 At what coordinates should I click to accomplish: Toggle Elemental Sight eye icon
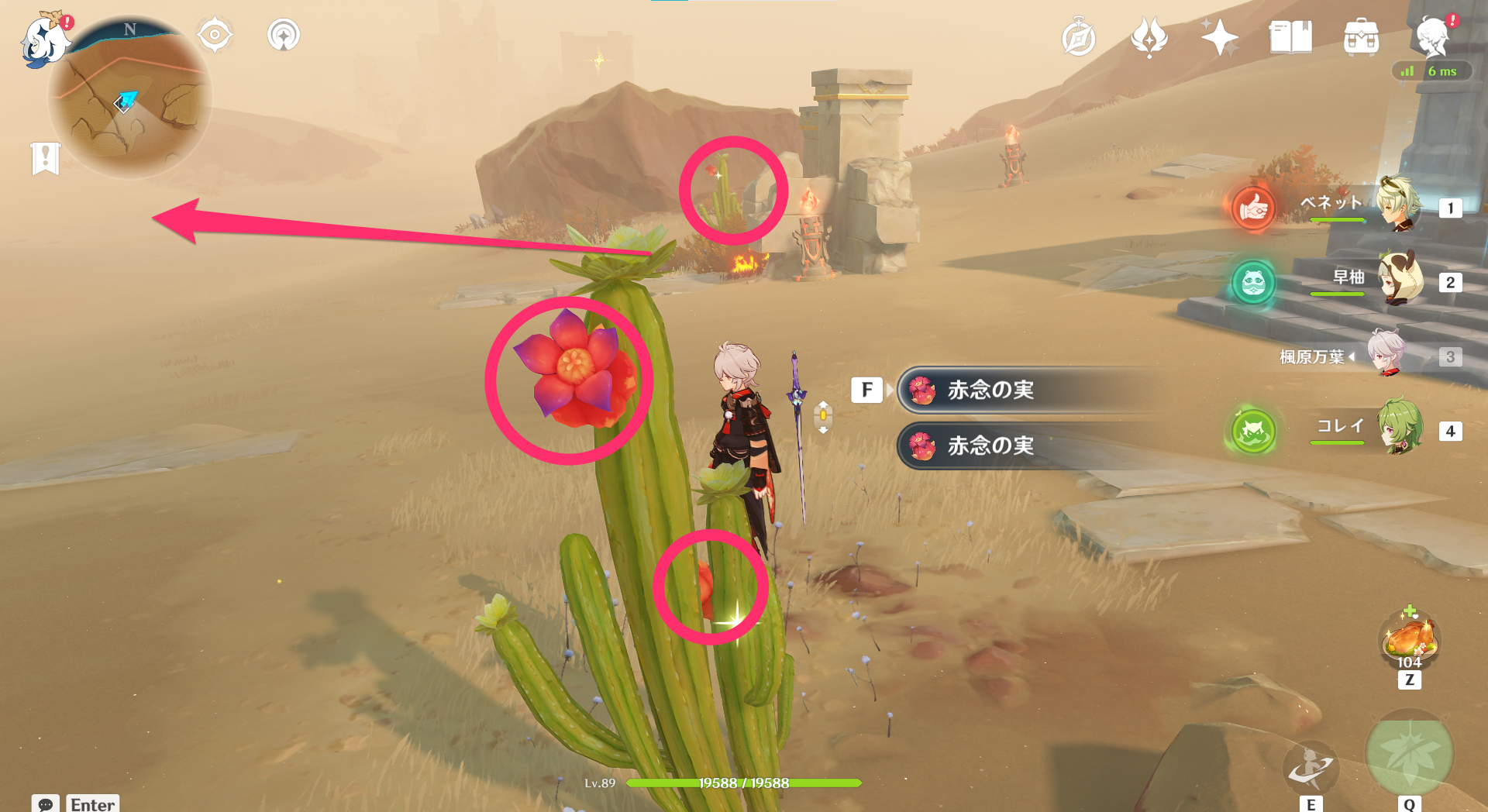pyautogui.click(x=215, y=35)
